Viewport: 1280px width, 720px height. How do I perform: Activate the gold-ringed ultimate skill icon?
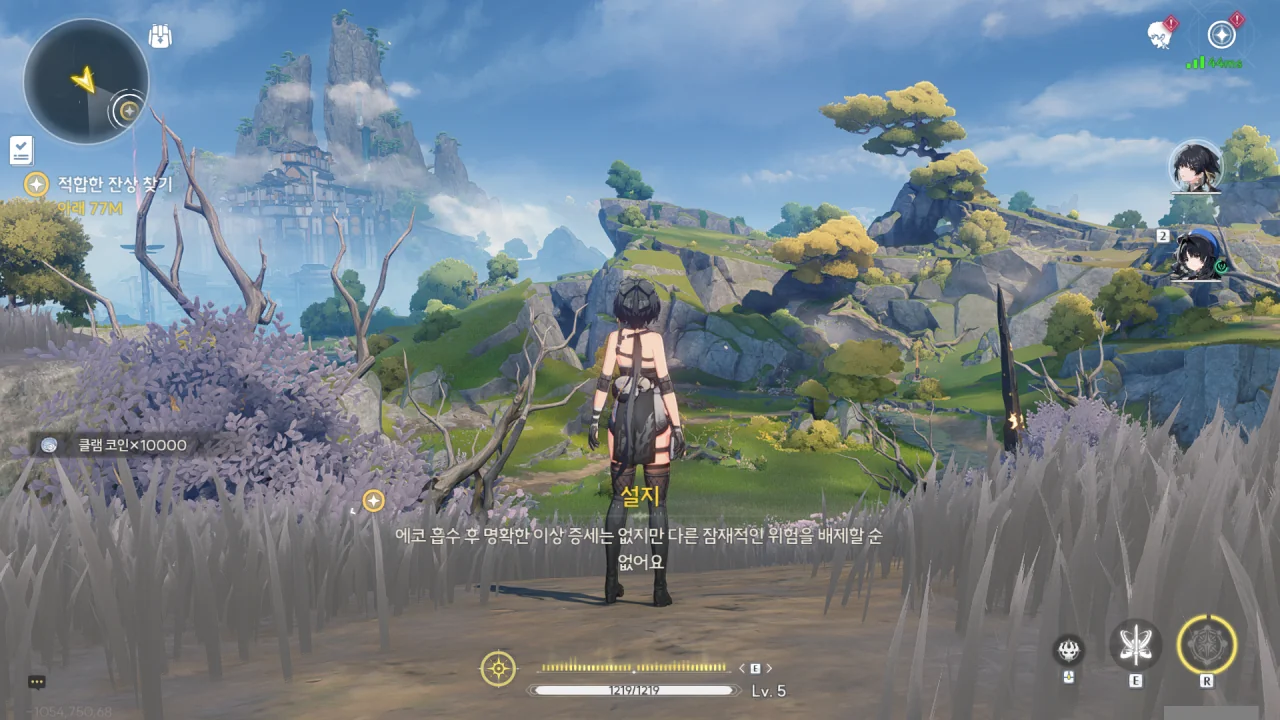(1206, 645)
